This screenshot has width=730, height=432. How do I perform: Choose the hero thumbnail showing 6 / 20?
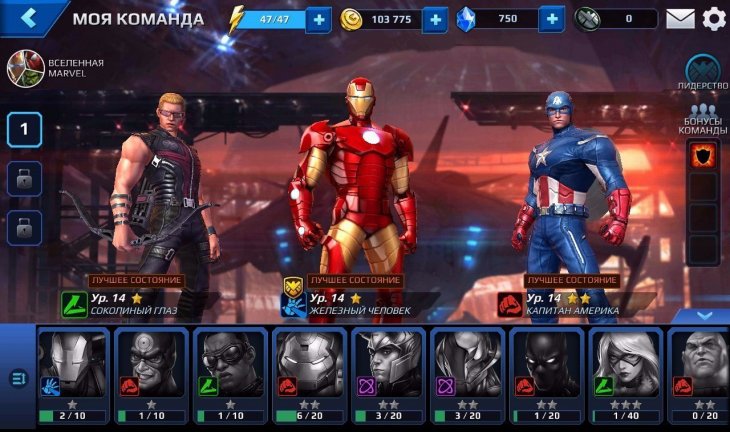point(311,376)
